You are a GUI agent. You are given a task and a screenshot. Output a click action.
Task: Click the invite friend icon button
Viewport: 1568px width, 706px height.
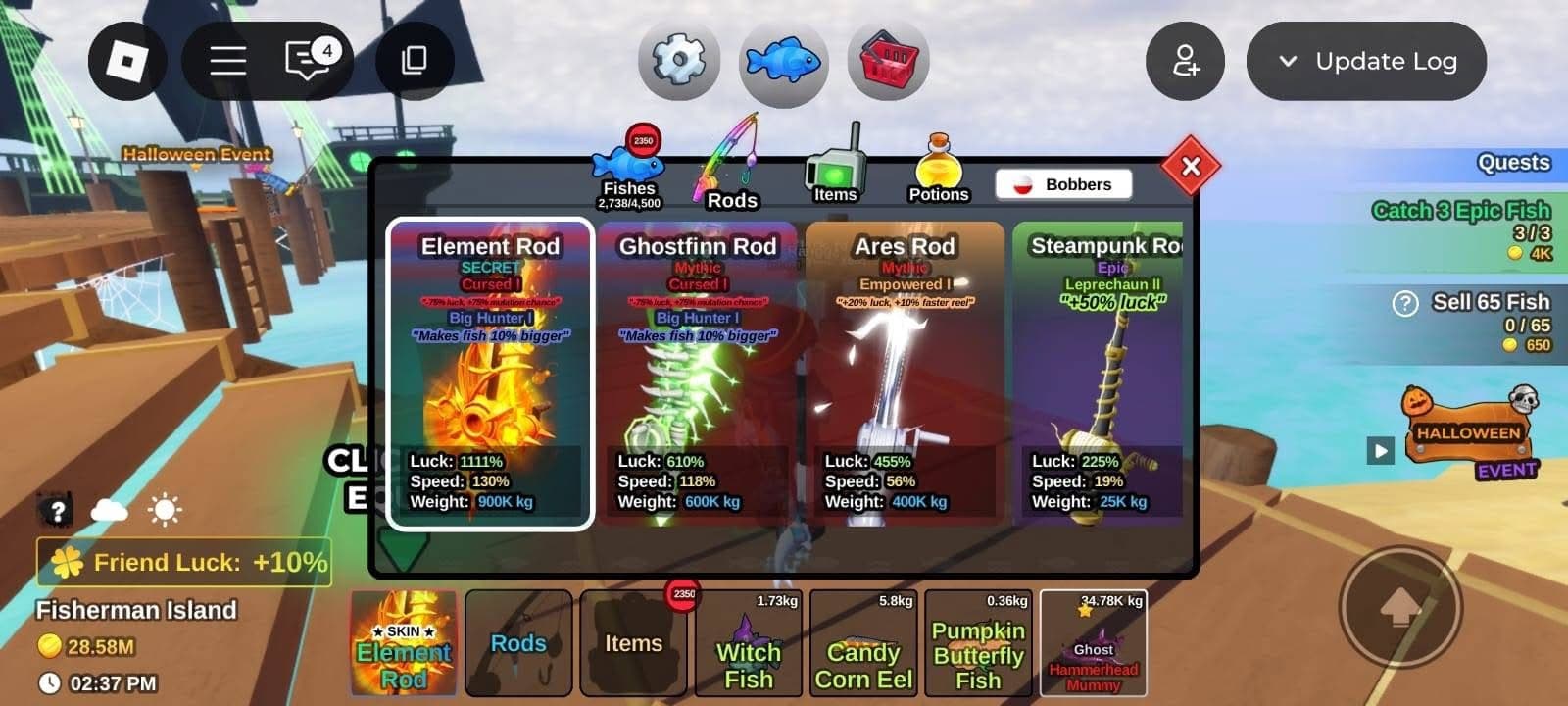[x=1185, y=61]
